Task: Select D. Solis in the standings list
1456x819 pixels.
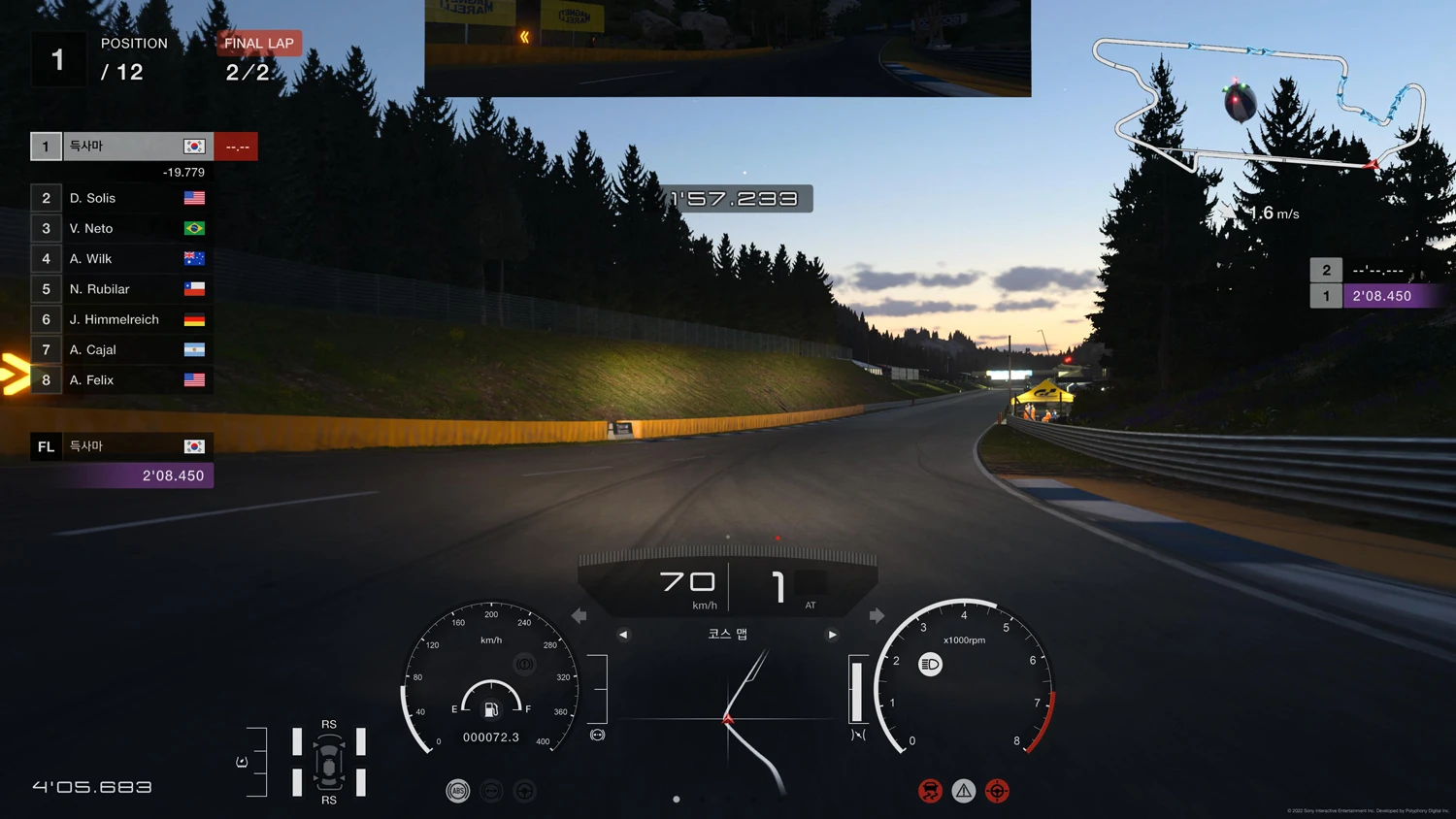Action: pyautogui.click(x=121, y=198)
